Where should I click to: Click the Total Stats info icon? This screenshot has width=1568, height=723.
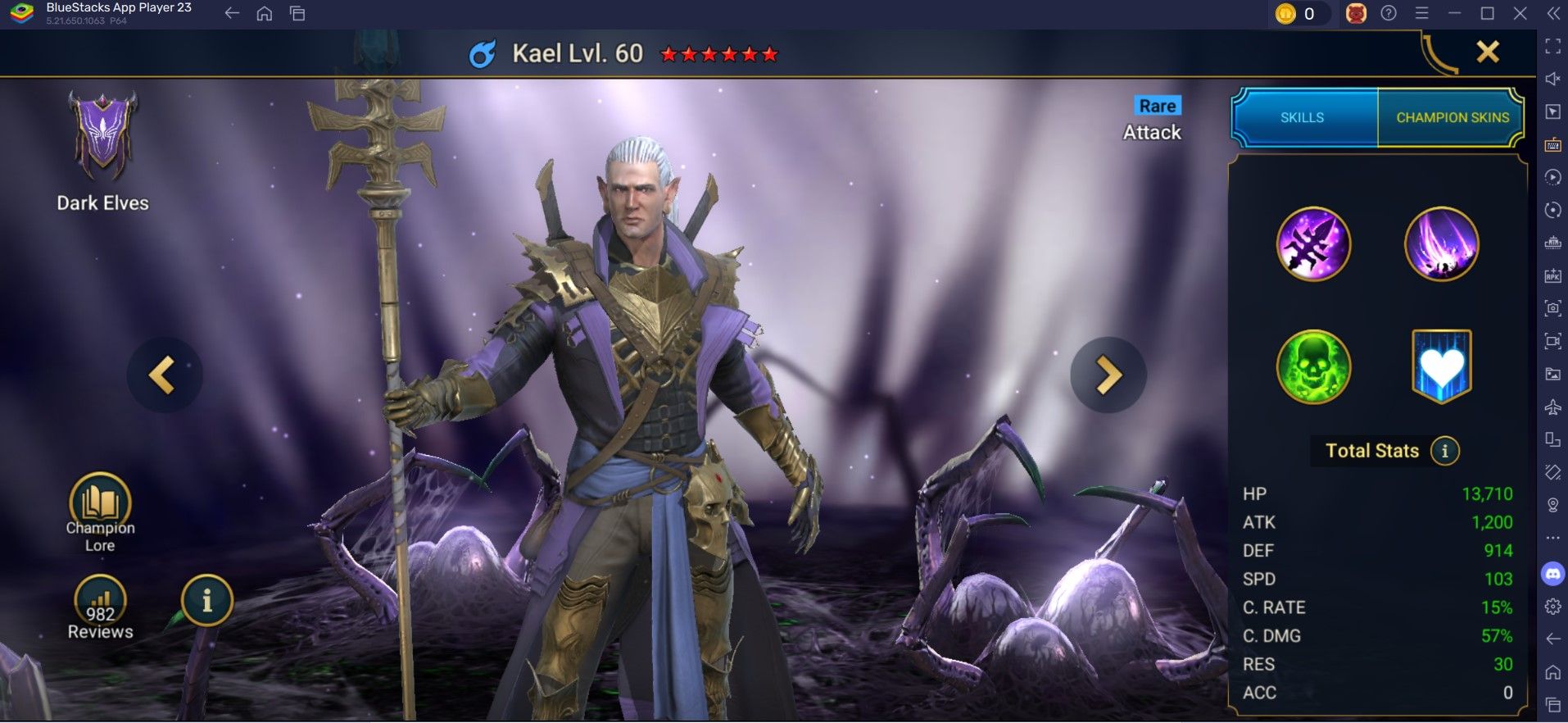coord(1444,450)
